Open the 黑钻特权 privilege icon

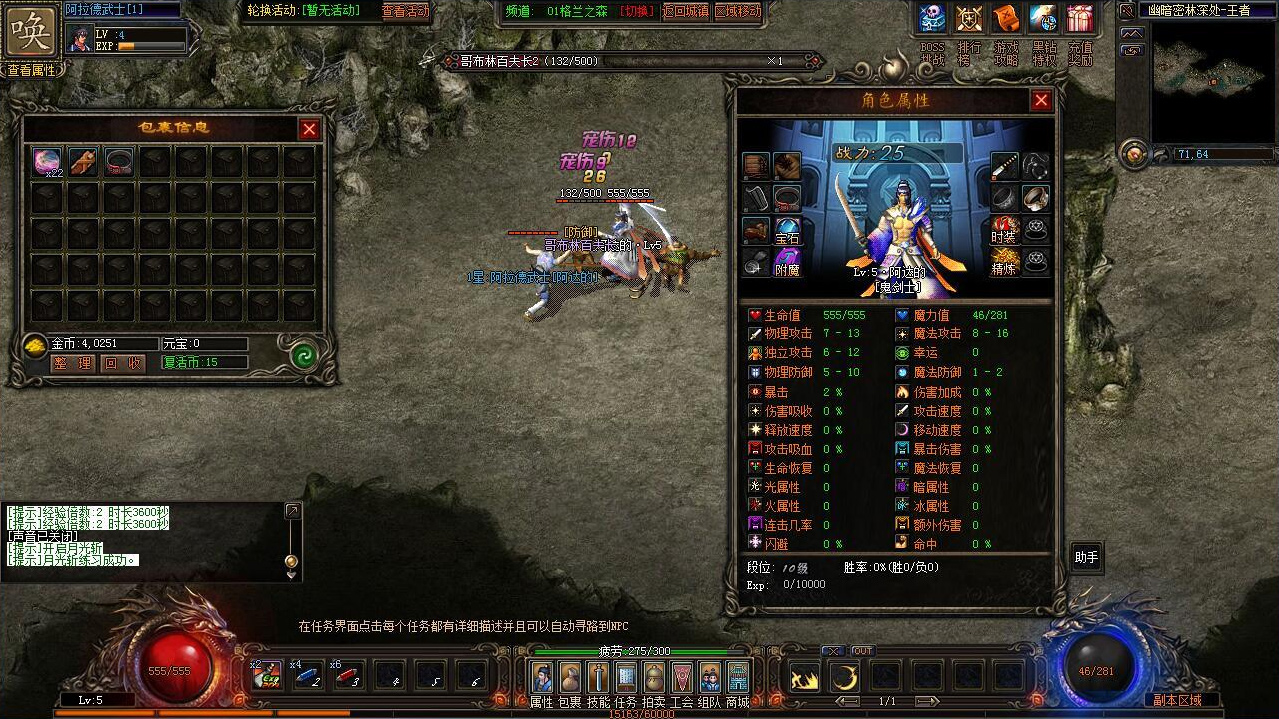click(x=1043, y=19)
